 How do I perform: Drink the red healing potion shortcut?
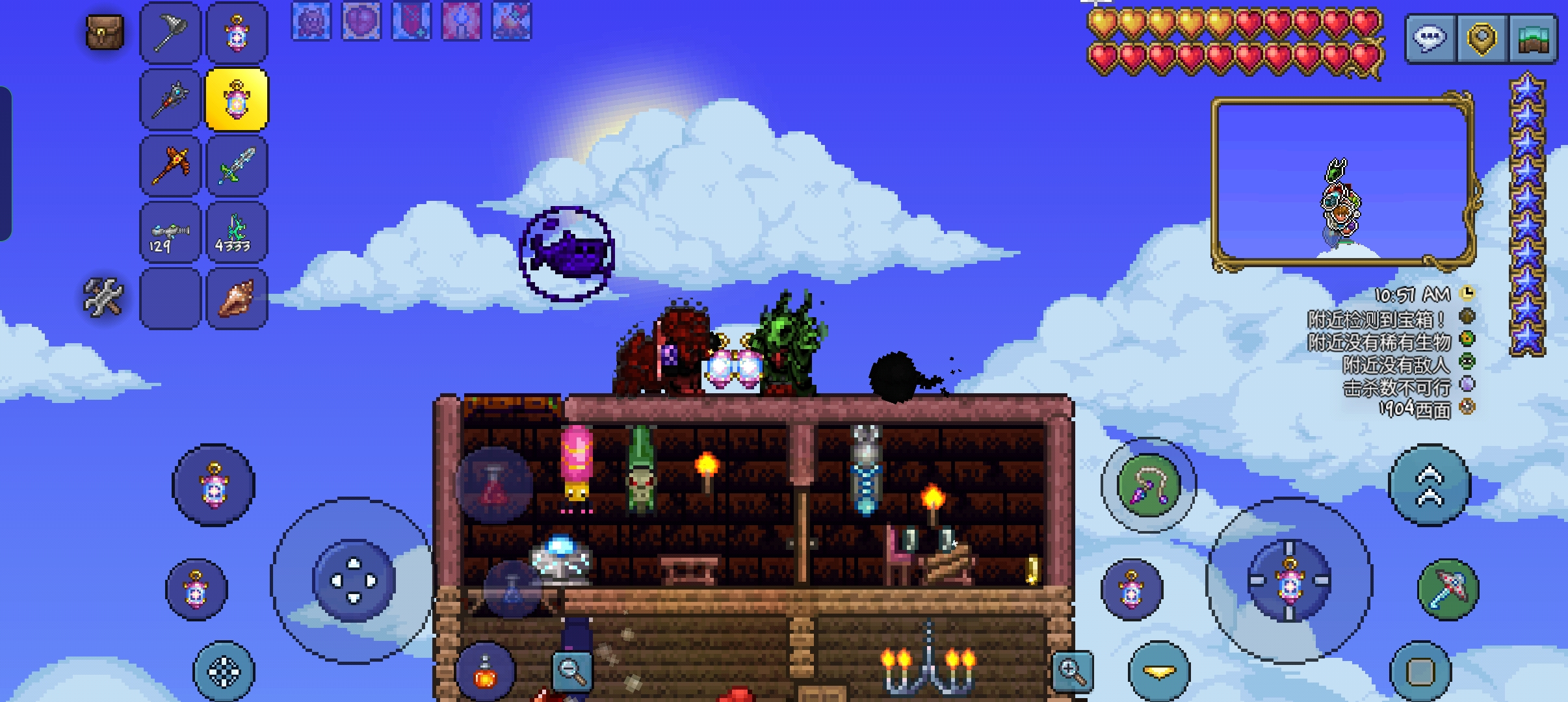click(494, 485)
